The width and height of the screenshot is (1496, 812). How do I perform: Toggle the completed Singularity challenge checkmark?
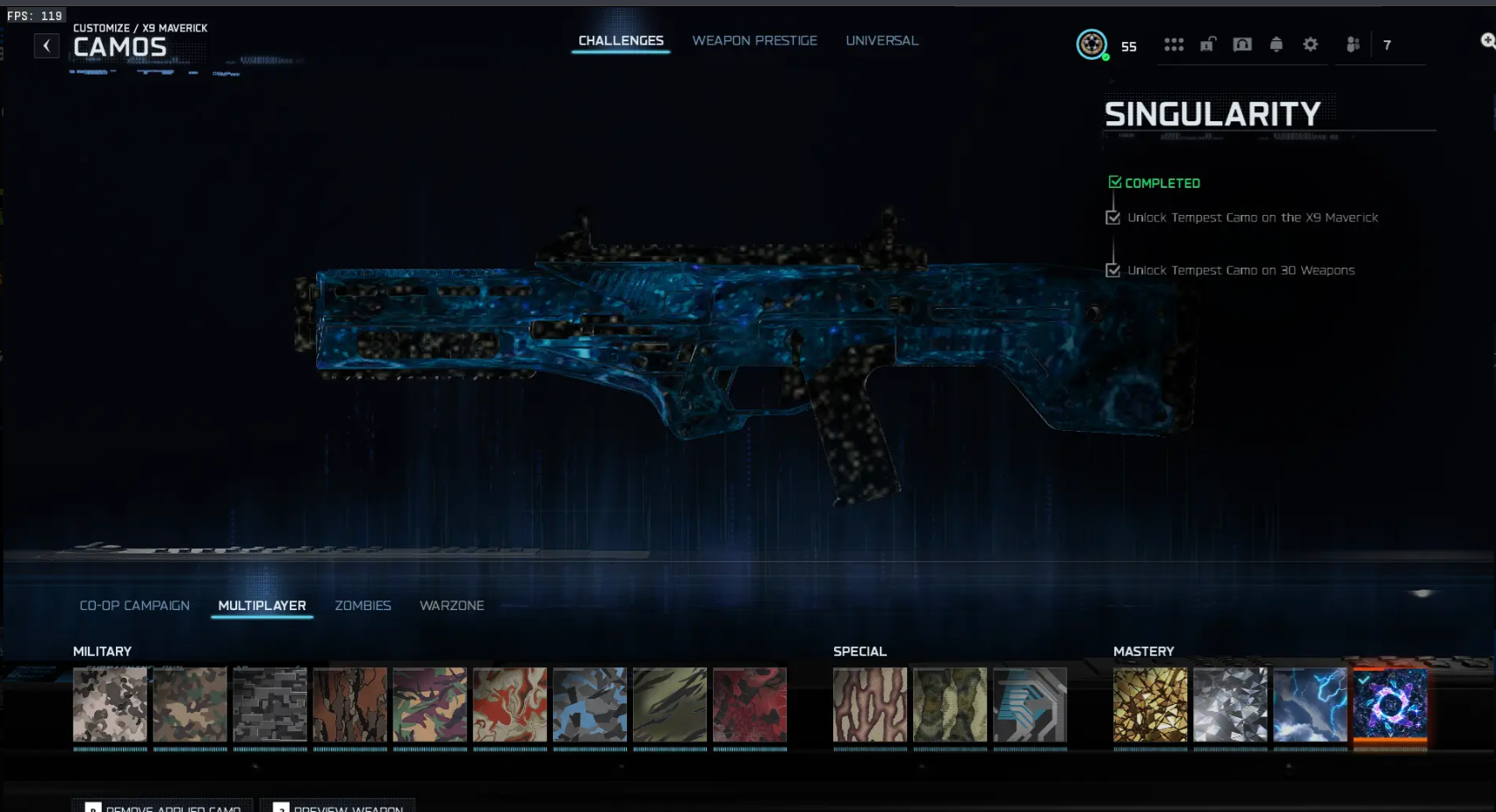[1115, 181]
